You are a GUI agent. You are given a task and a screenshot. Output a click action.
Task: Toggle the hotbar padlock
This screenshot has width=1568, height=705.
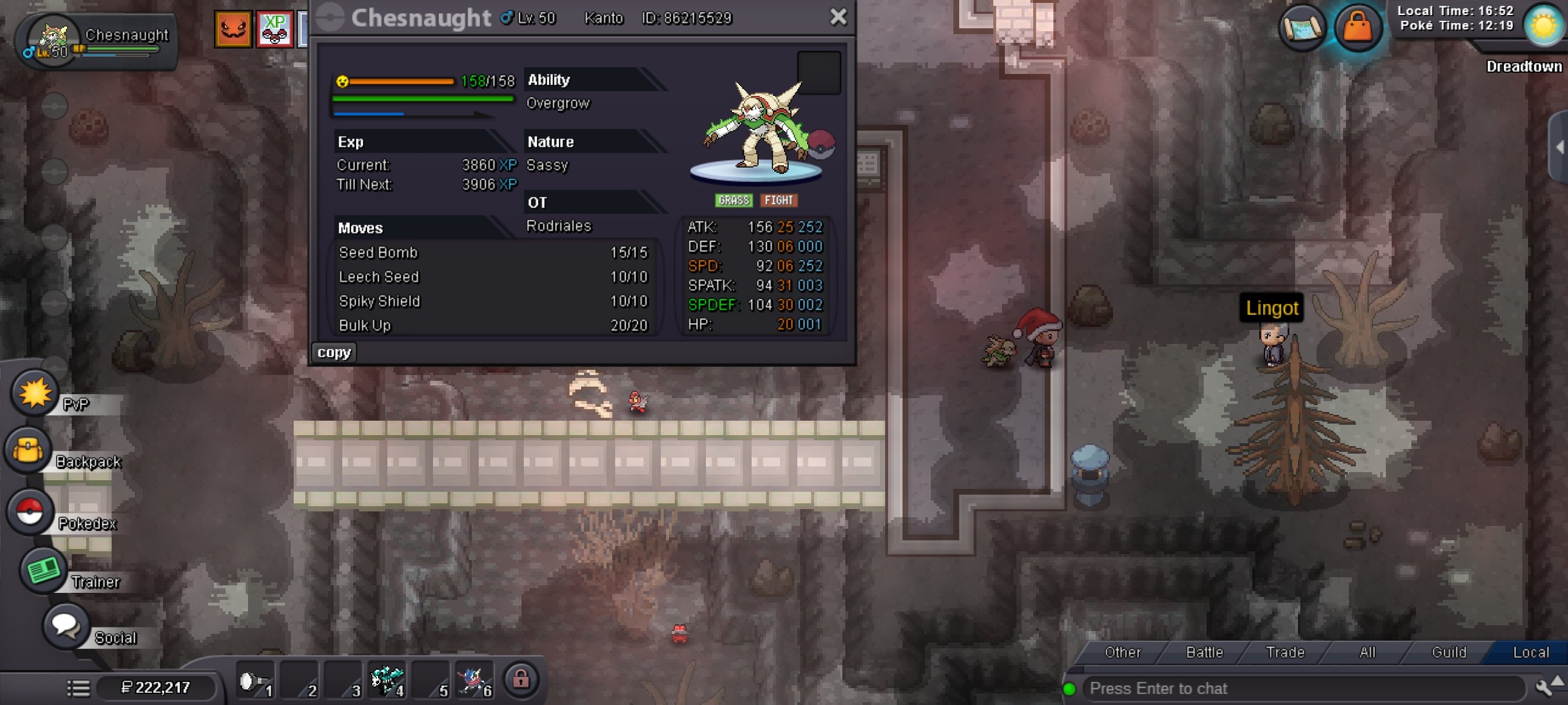[520, 678]
